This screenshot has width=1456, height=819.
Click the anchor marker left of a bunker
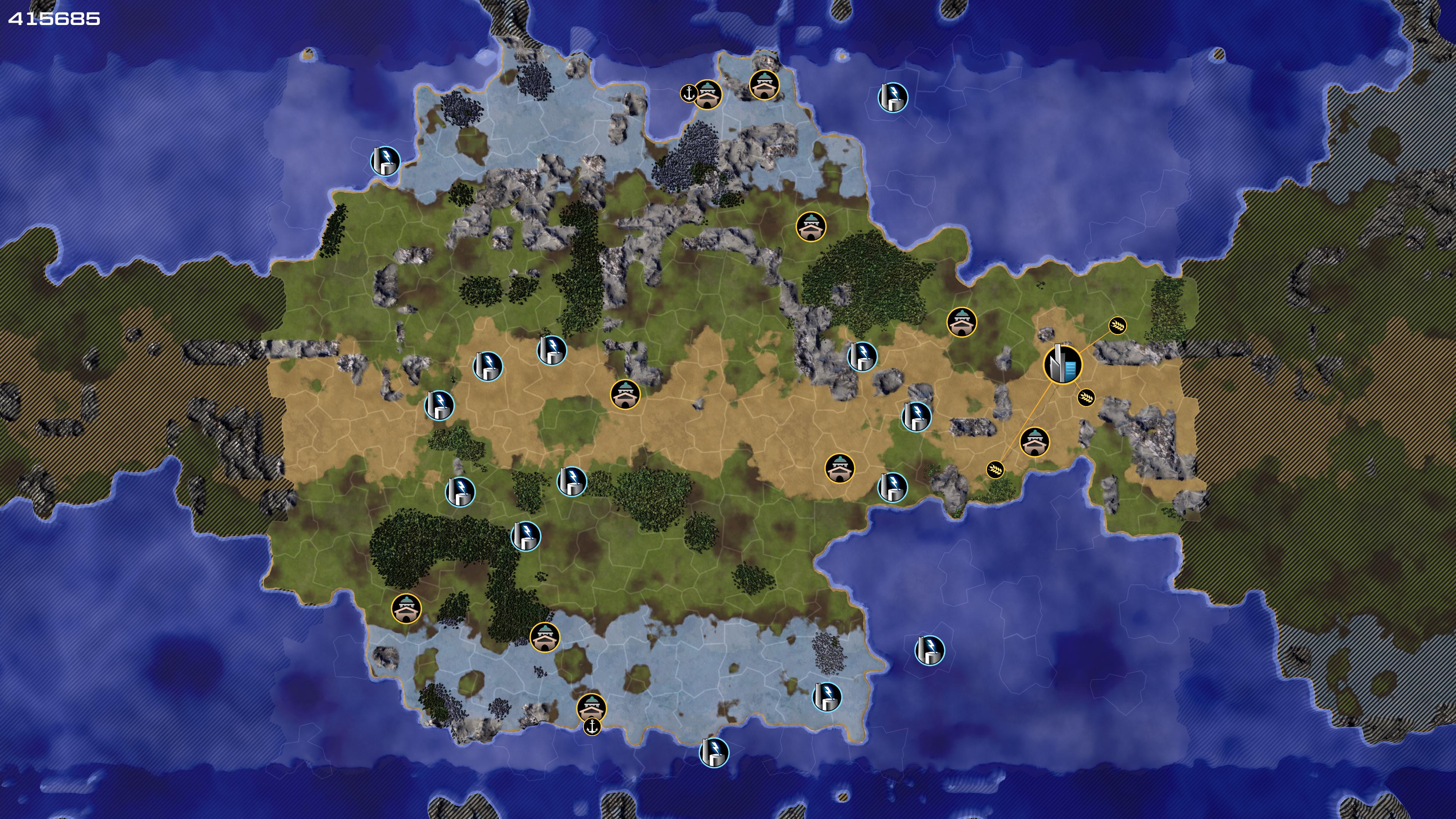coord(689,93)
